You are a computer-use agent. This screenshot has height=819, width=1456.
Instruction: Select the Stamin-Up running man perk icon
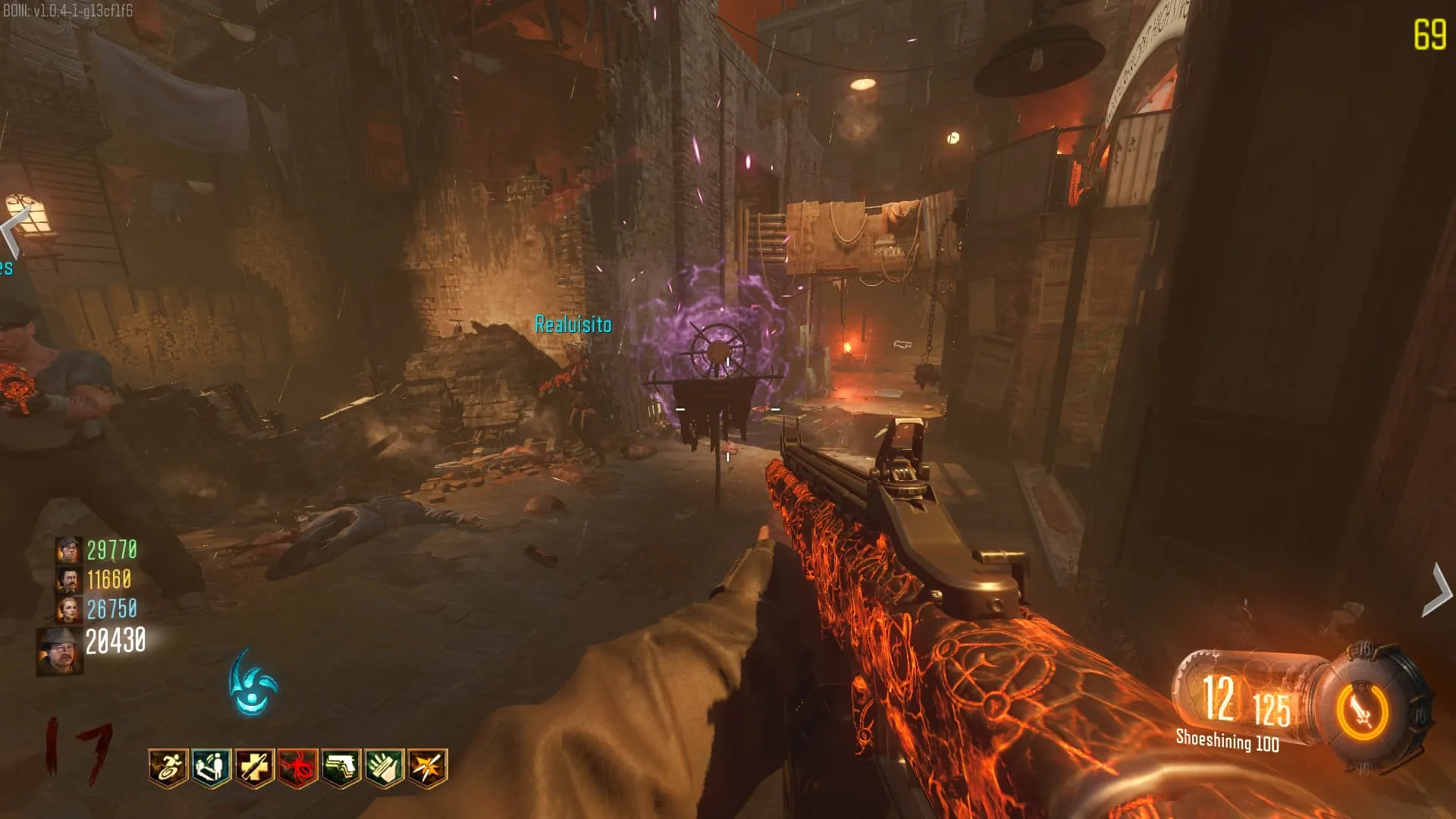[168, 767]
